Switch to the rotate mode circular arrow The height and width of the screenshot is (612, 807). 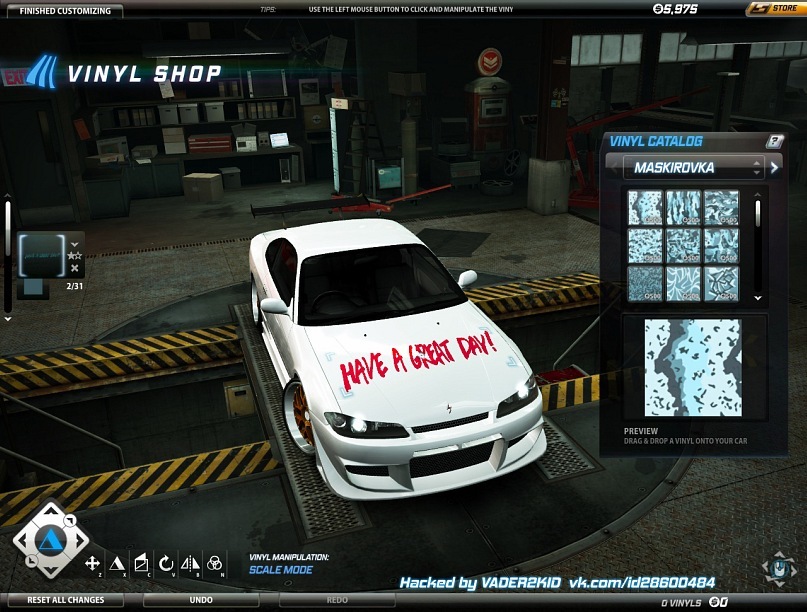click(x=166, y=564)
